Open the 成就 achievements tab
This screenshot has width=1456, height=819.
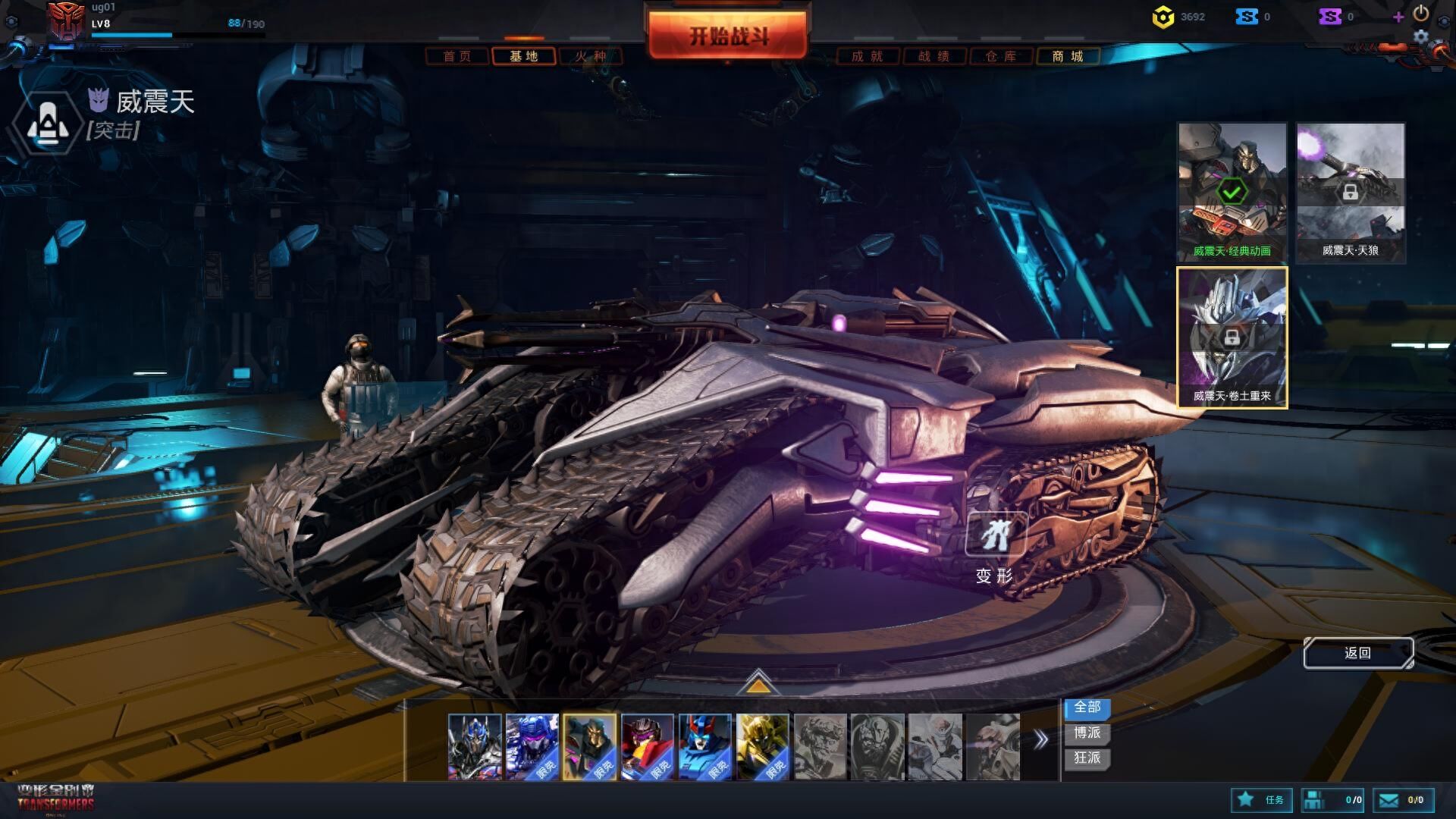tap(868, 56)
